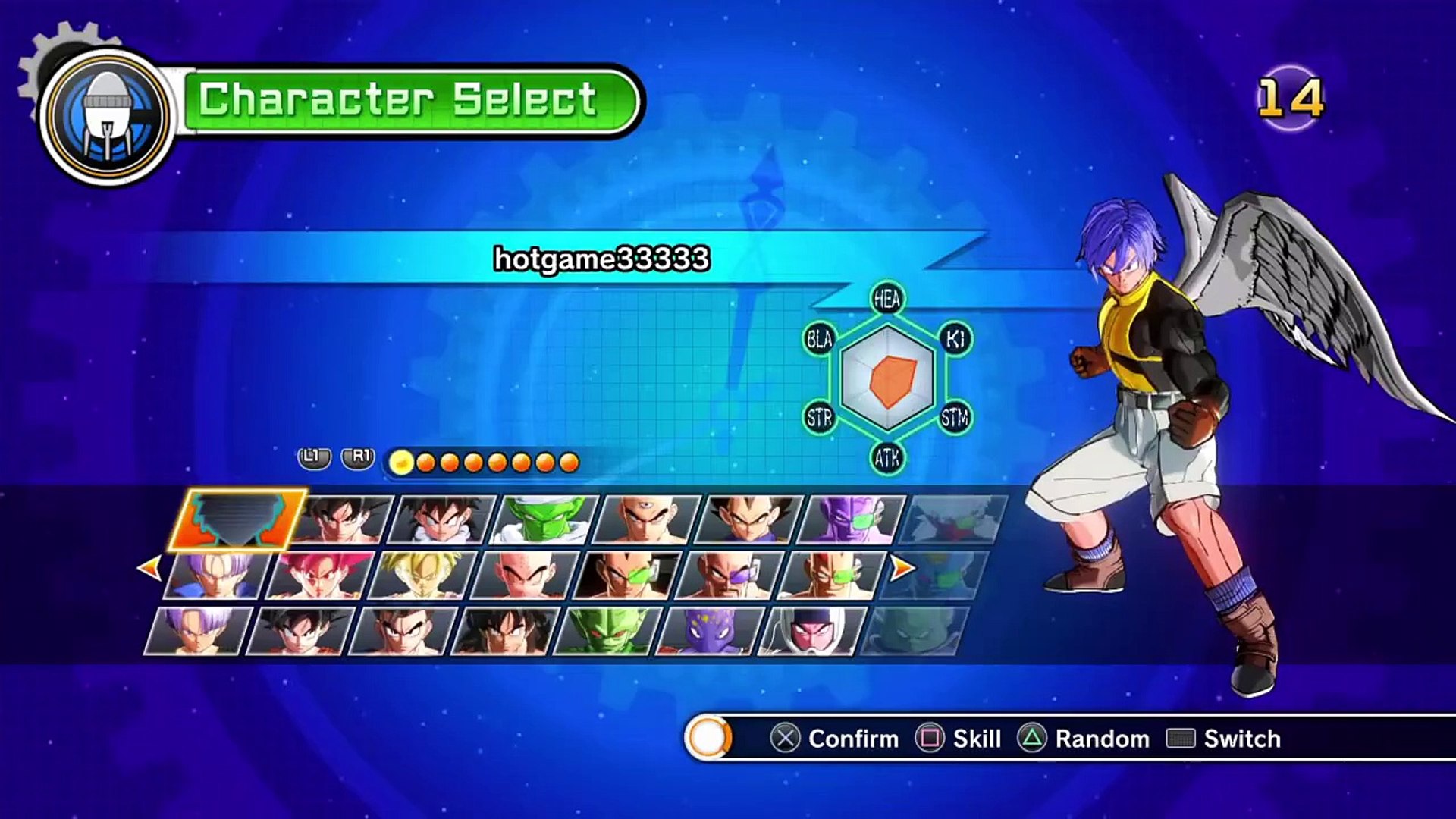Go to the next roster page arrow
The width and height of the screenshot is (1456, 819).
tap(902, 568)
